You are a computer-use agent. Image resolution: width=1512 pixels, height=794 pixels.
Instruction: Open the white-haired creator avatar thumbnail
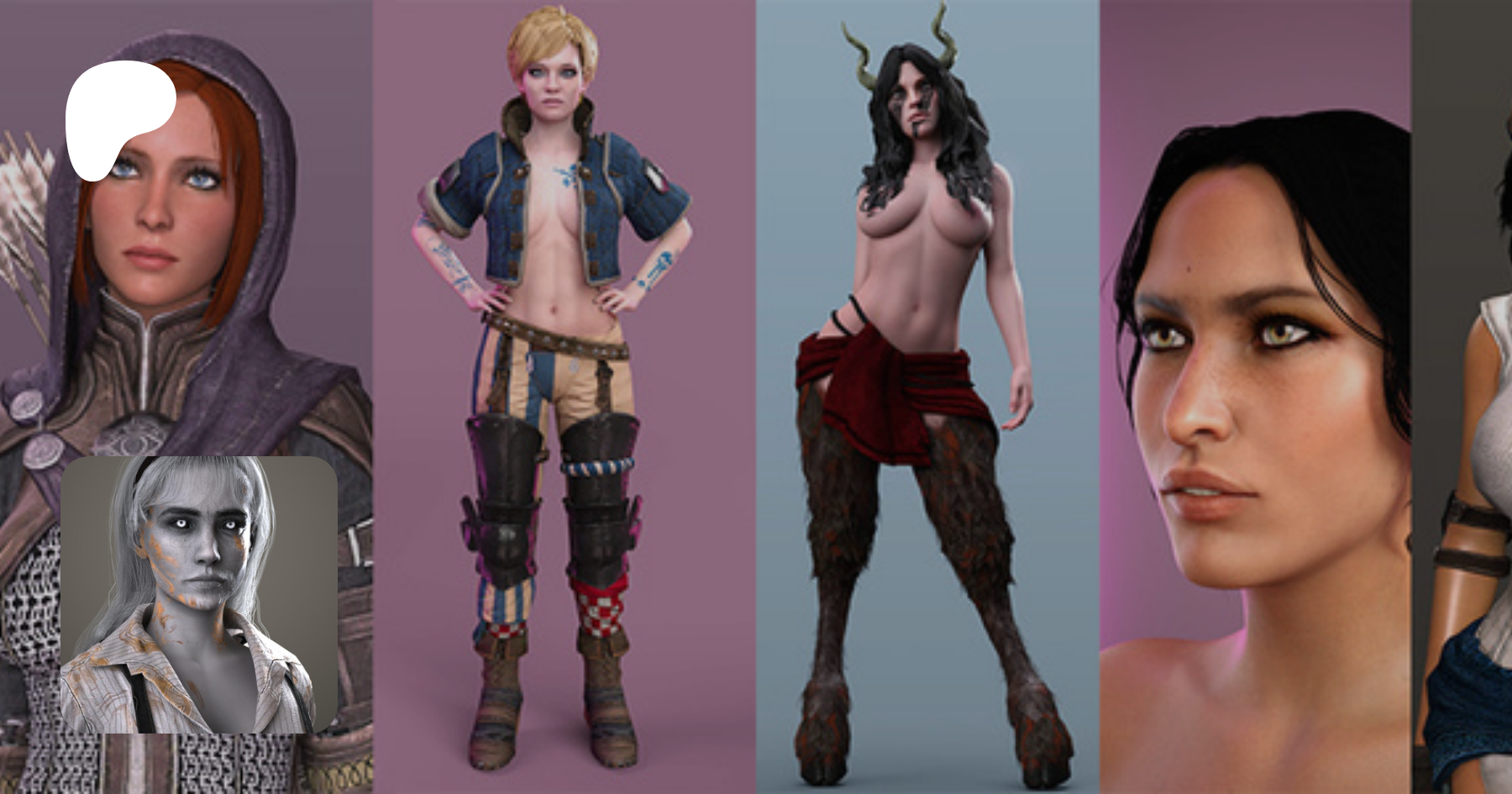pos(199,594)
